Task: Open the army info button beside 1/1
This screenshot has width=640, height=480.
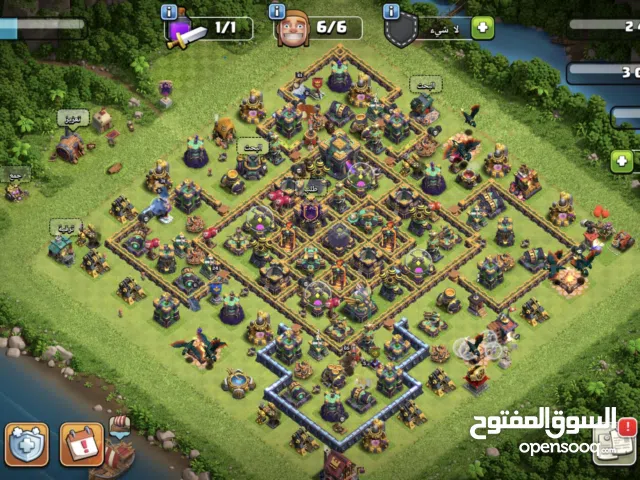Action: (169, 12)
